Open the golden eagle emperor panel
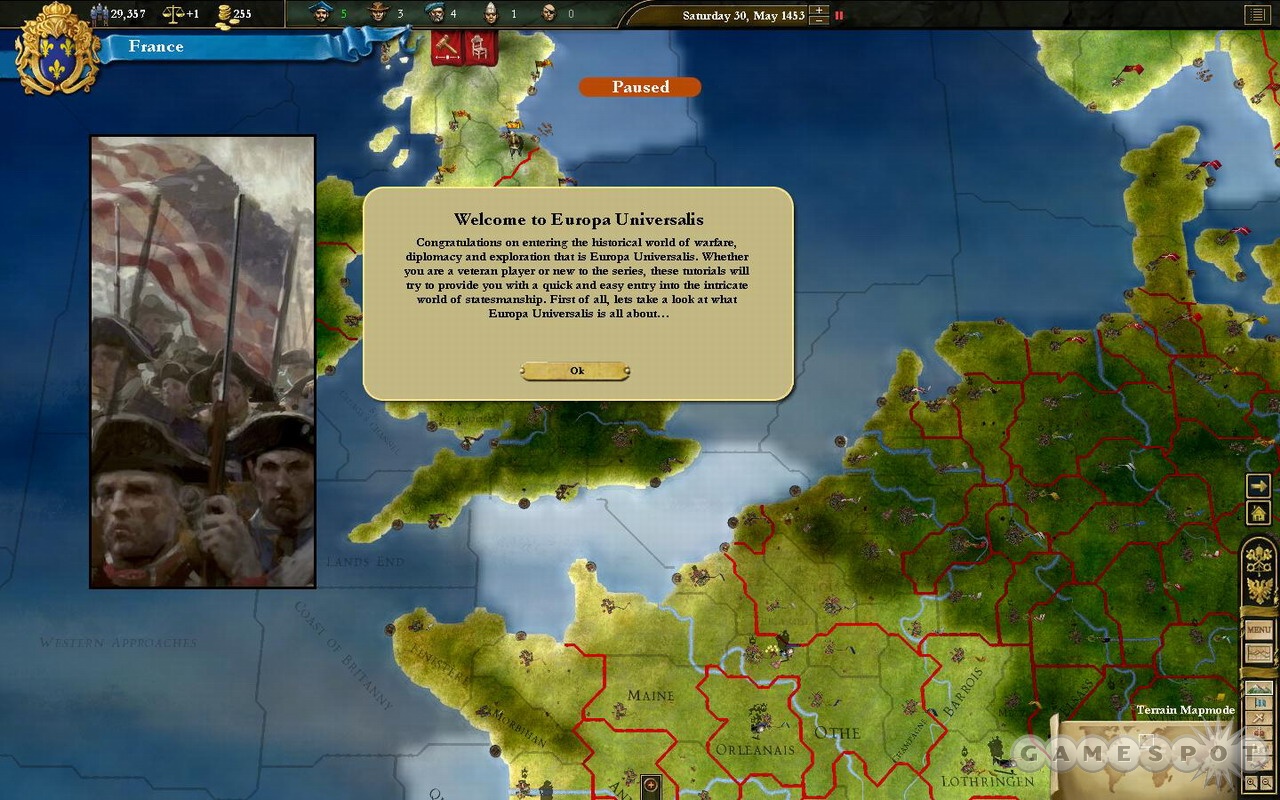Image resolution: width=1280 pixels, height=800 pixels. [1258, 589]
